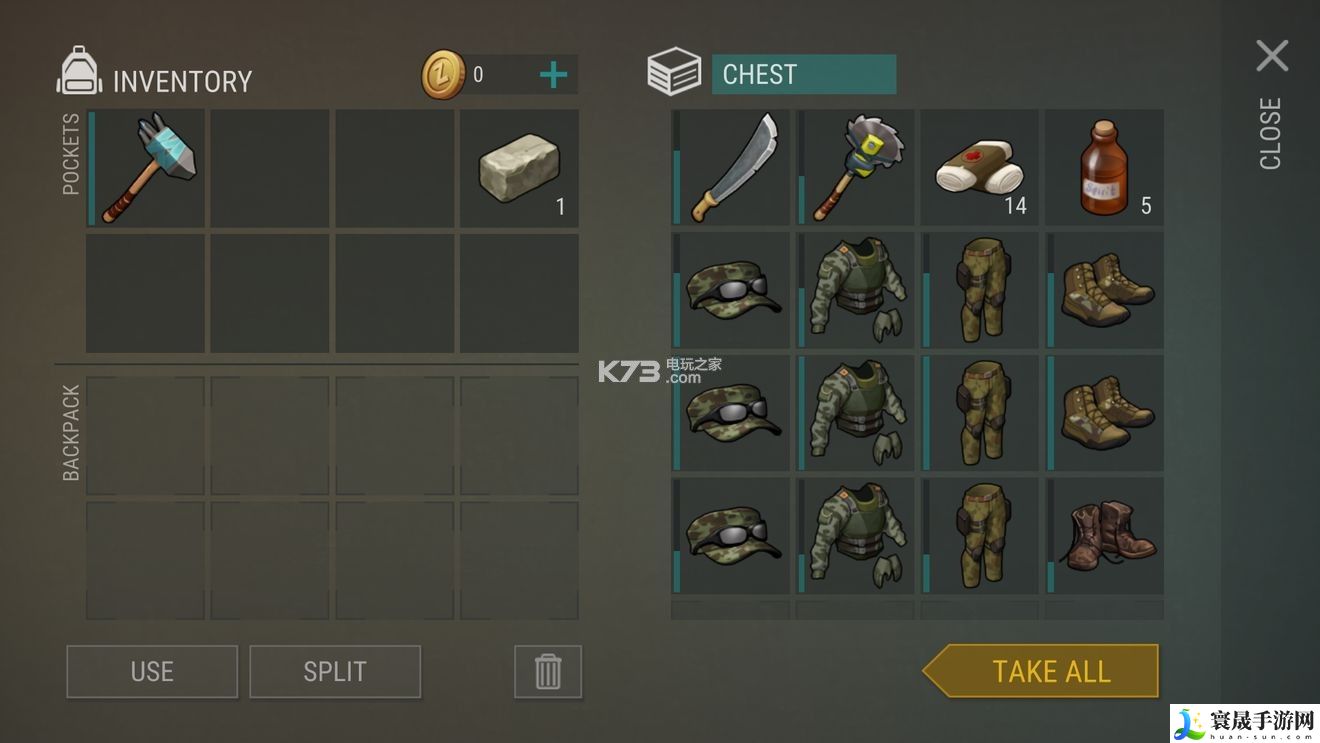The width and height of the screenshot is (1320, 743).
Task: Close the chest inventory screen
Action: (x=1272, y=57)
